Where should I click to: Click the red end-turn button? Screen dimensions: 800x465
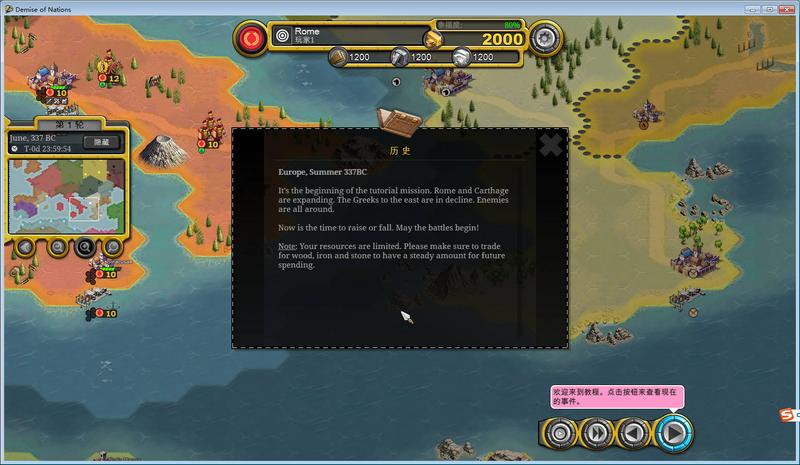click(250, 39)
